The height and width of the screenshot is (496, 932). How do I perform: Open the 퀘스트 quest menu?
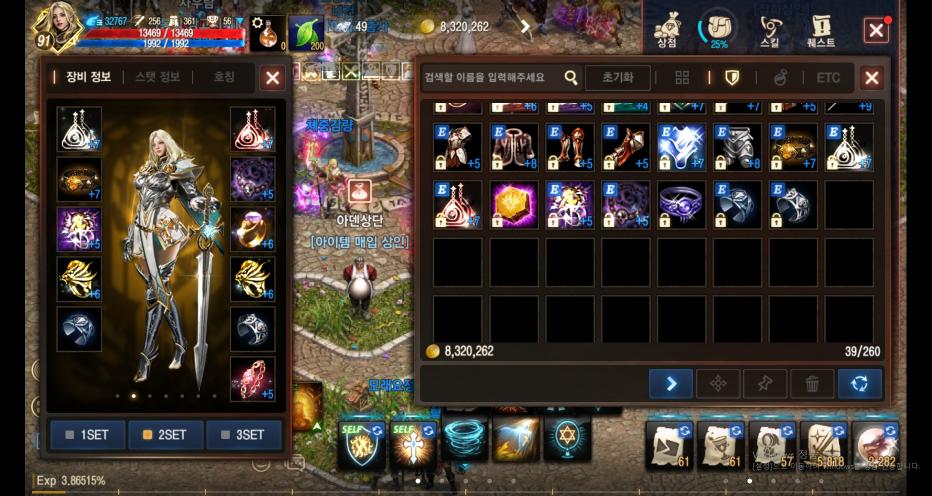822,30
